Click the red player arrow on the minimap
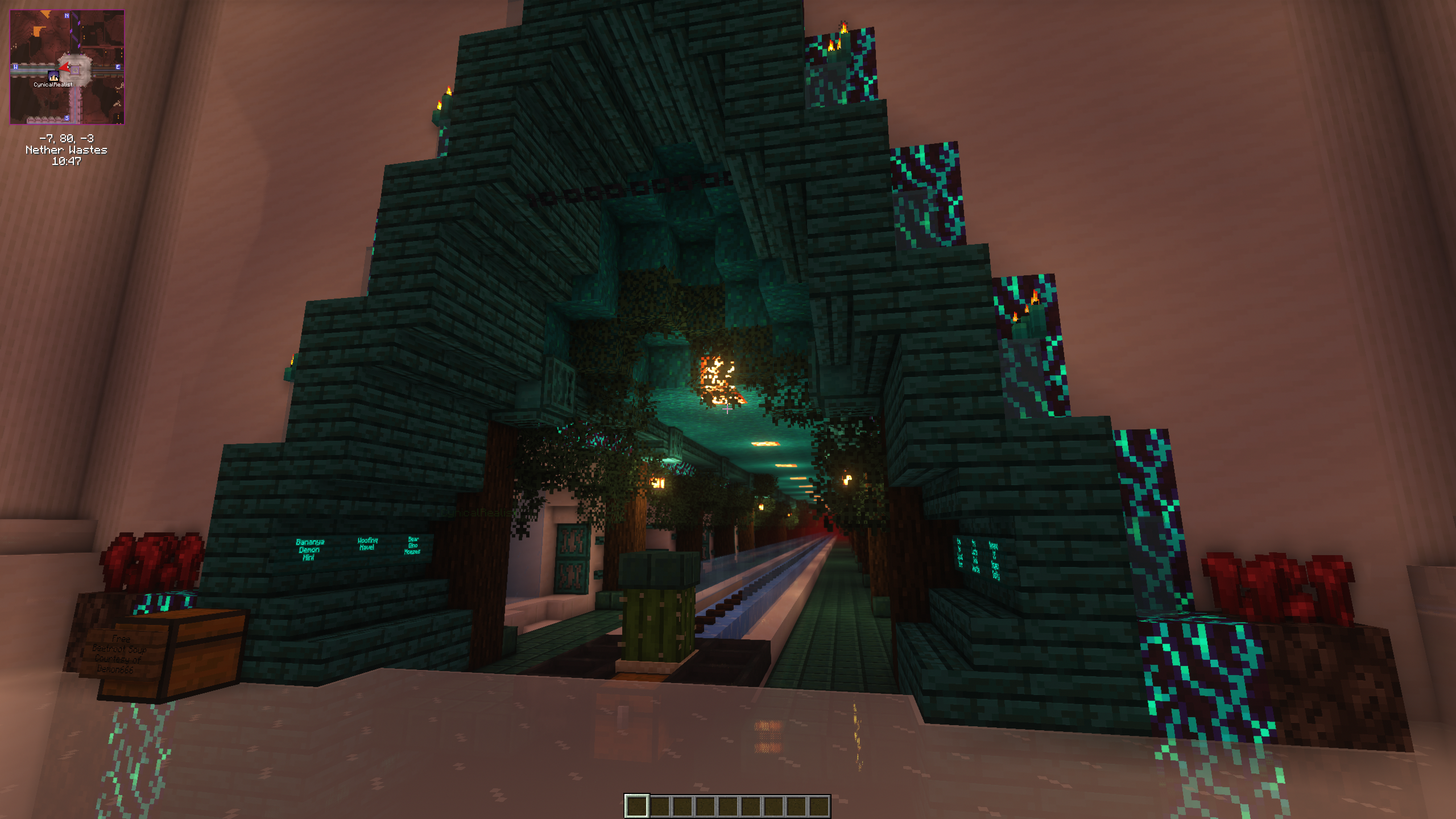 (65, 68)
